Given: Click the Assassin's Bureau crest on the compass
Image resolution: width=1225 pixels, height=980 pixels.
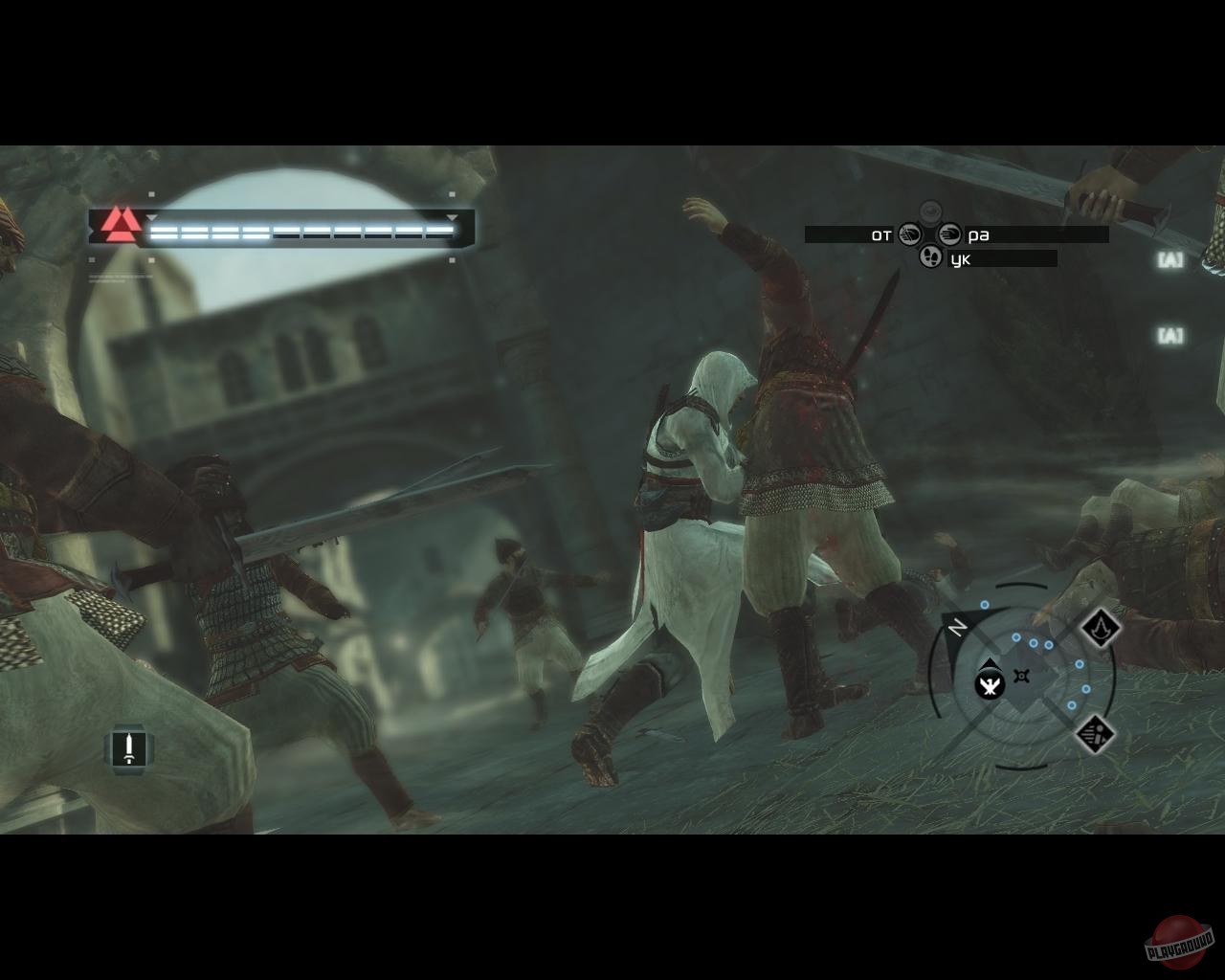Looking at the screenshot, I should [x=1099, y=629].
